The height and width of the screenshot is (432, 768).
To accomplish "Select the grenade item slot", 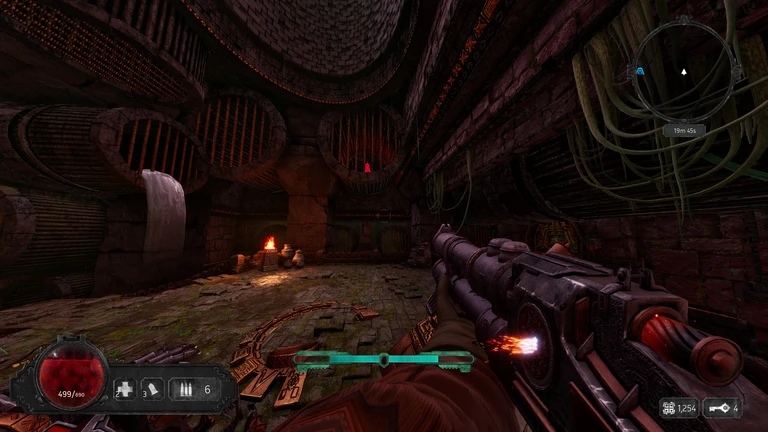I will (153, 390).
